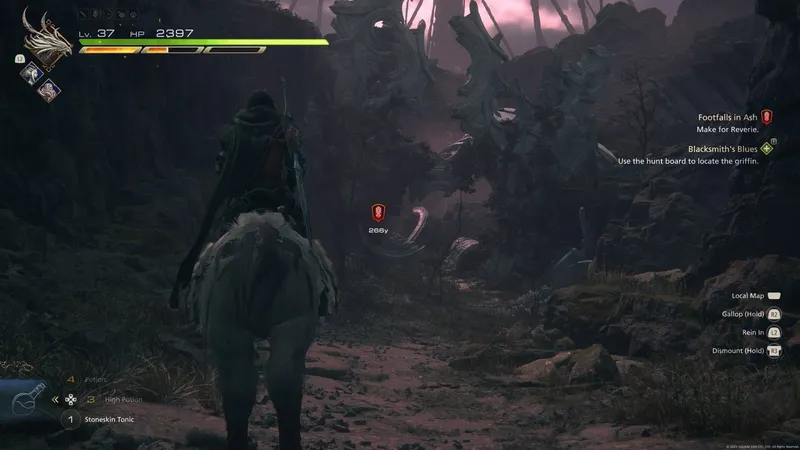Switch to the pale Eikon diamond icon
Screen dimensions: 800x450
point(49,88)
